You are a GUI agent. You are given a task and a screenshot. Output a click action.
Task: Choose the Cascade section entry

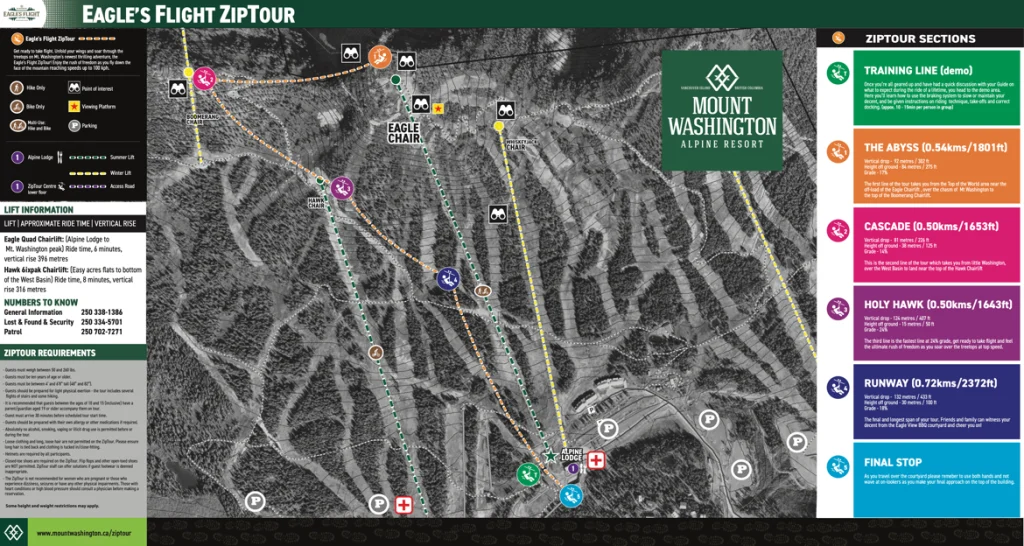coord(920,245)
